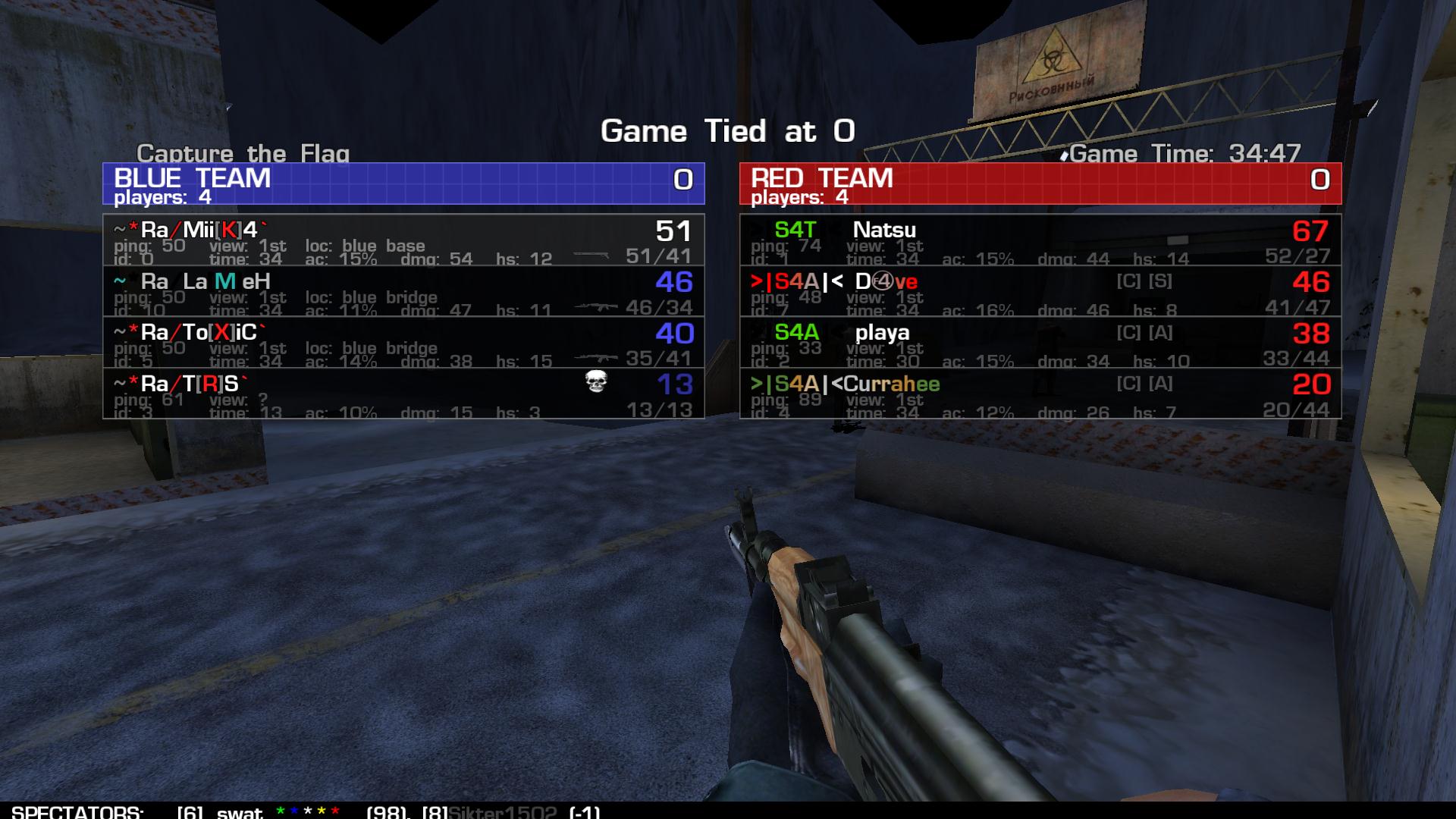Select the RED TEAM header bar
The width and height of the screenshot is (1456, 819).
(x=1040, y=184)
